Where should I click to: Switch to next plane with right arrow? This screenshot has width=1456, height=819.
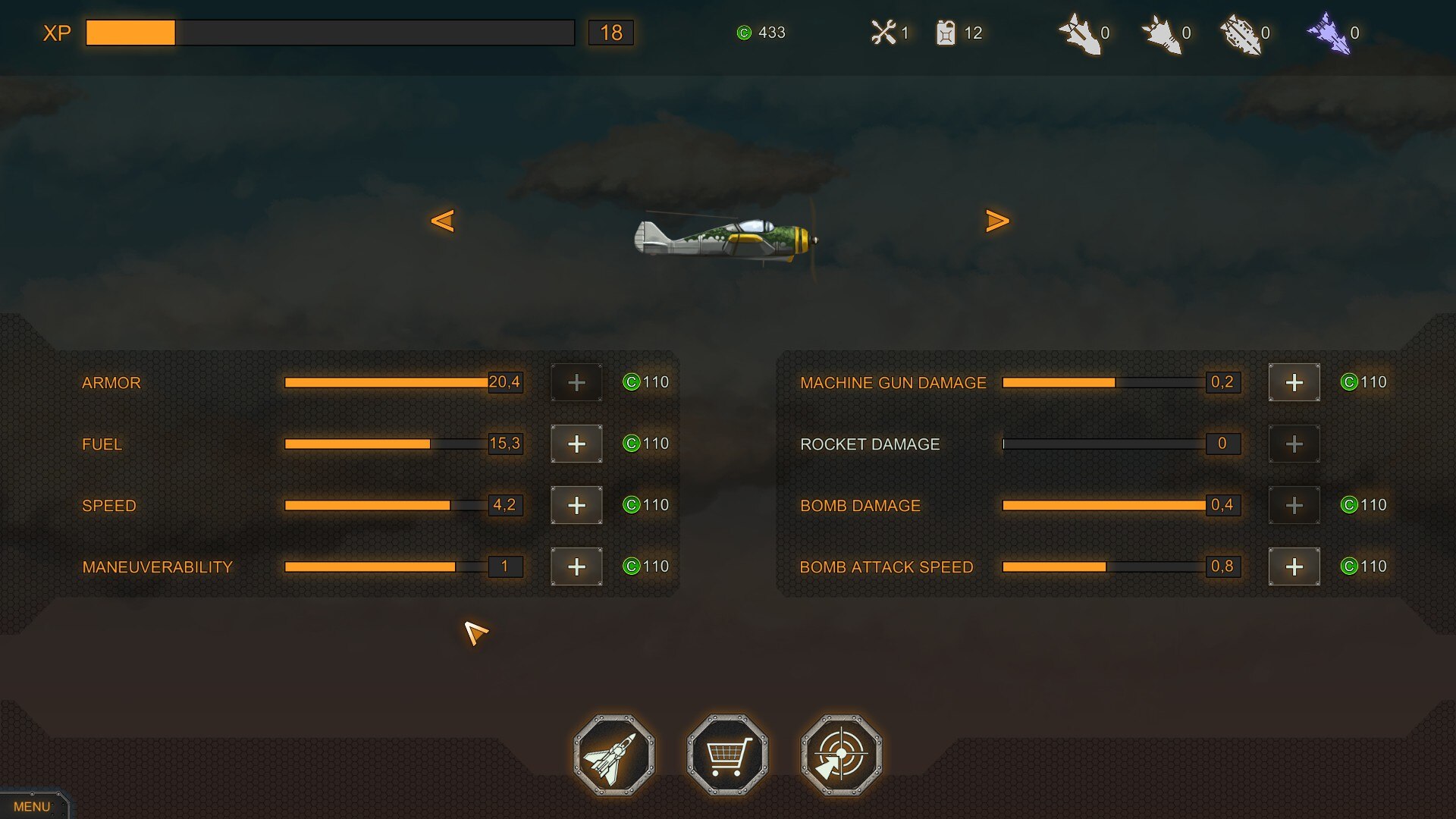[x=997, y=221]
